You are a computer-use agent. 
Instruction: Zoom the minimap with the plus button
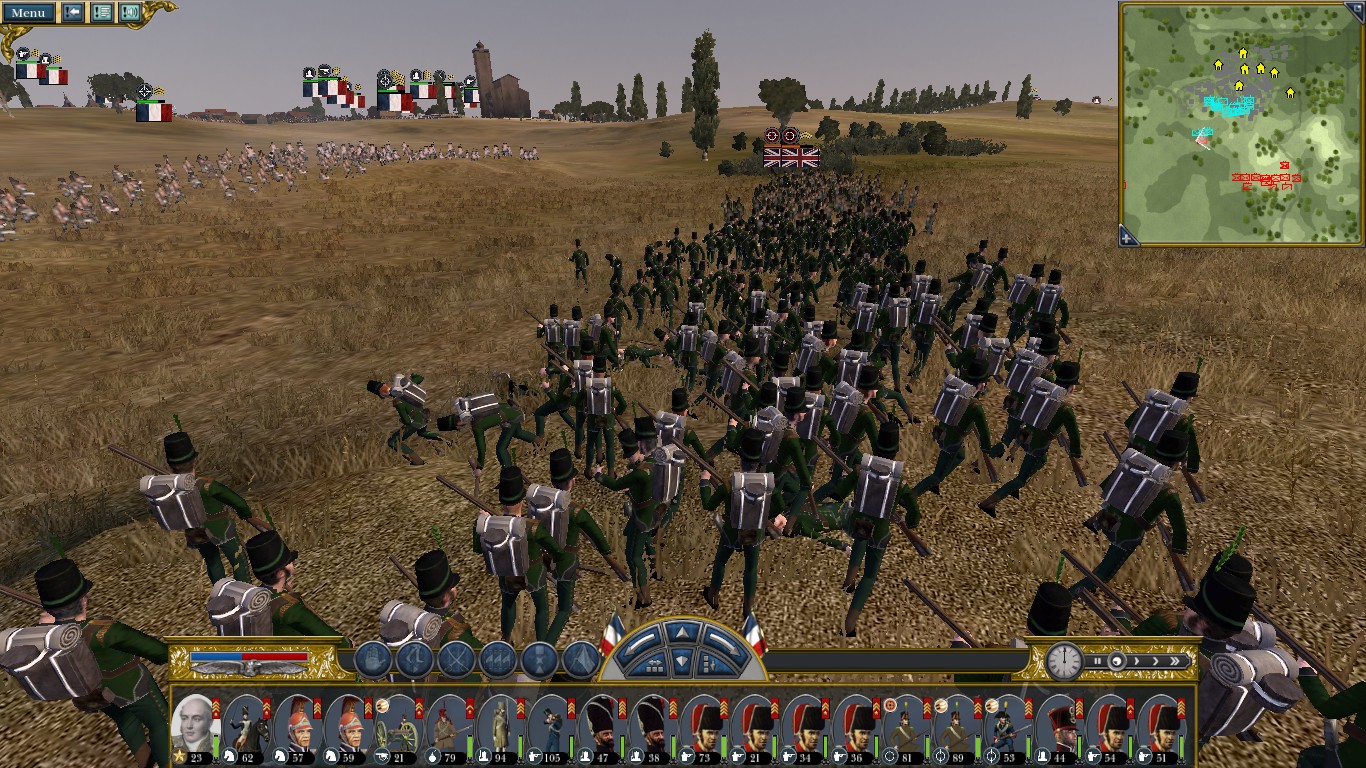pos(1128,236)
